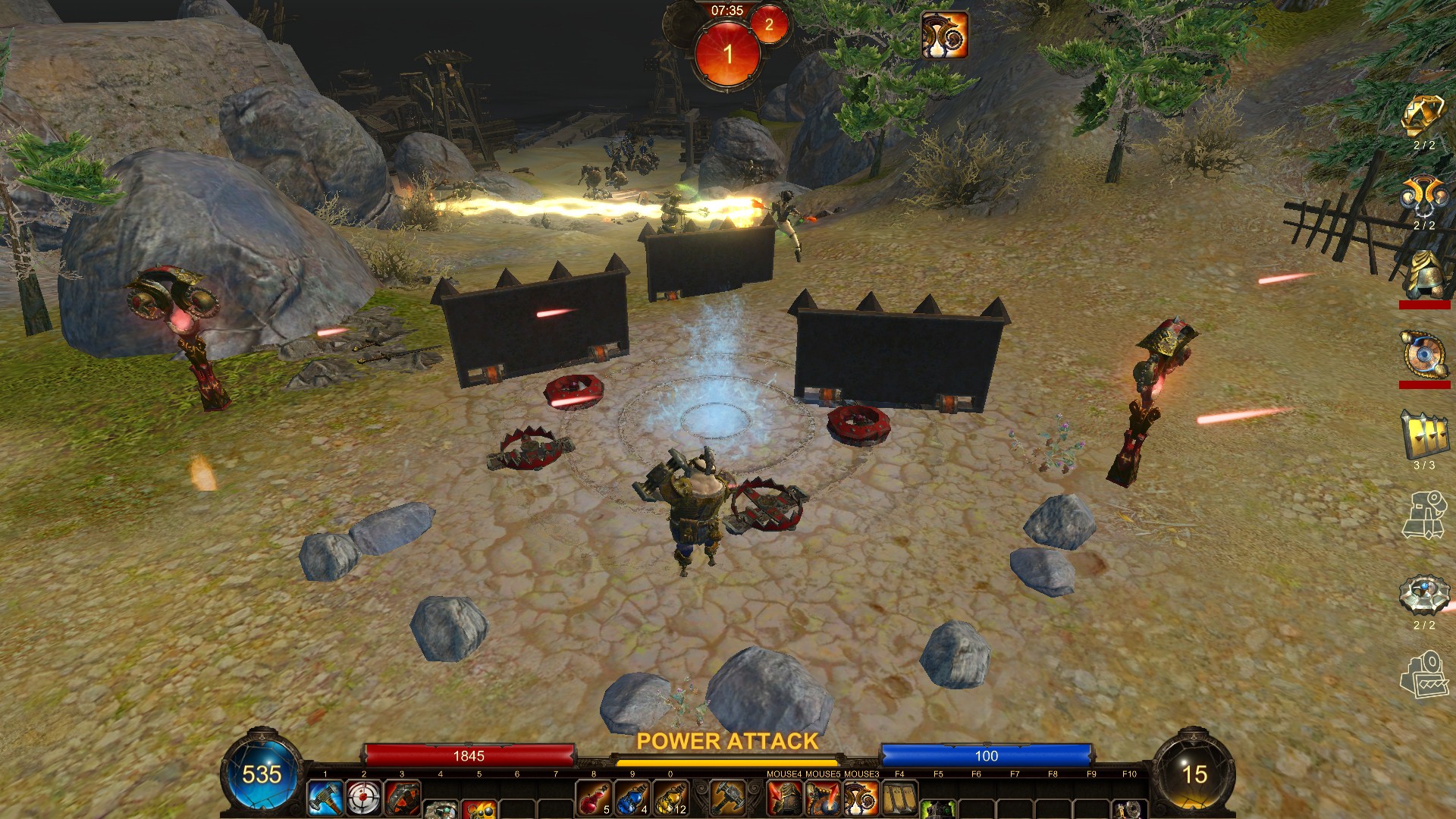Select the gear mine icon showing 2/2
The height and width of the screenshot is (819, 1456).
tap(1423, 595)
